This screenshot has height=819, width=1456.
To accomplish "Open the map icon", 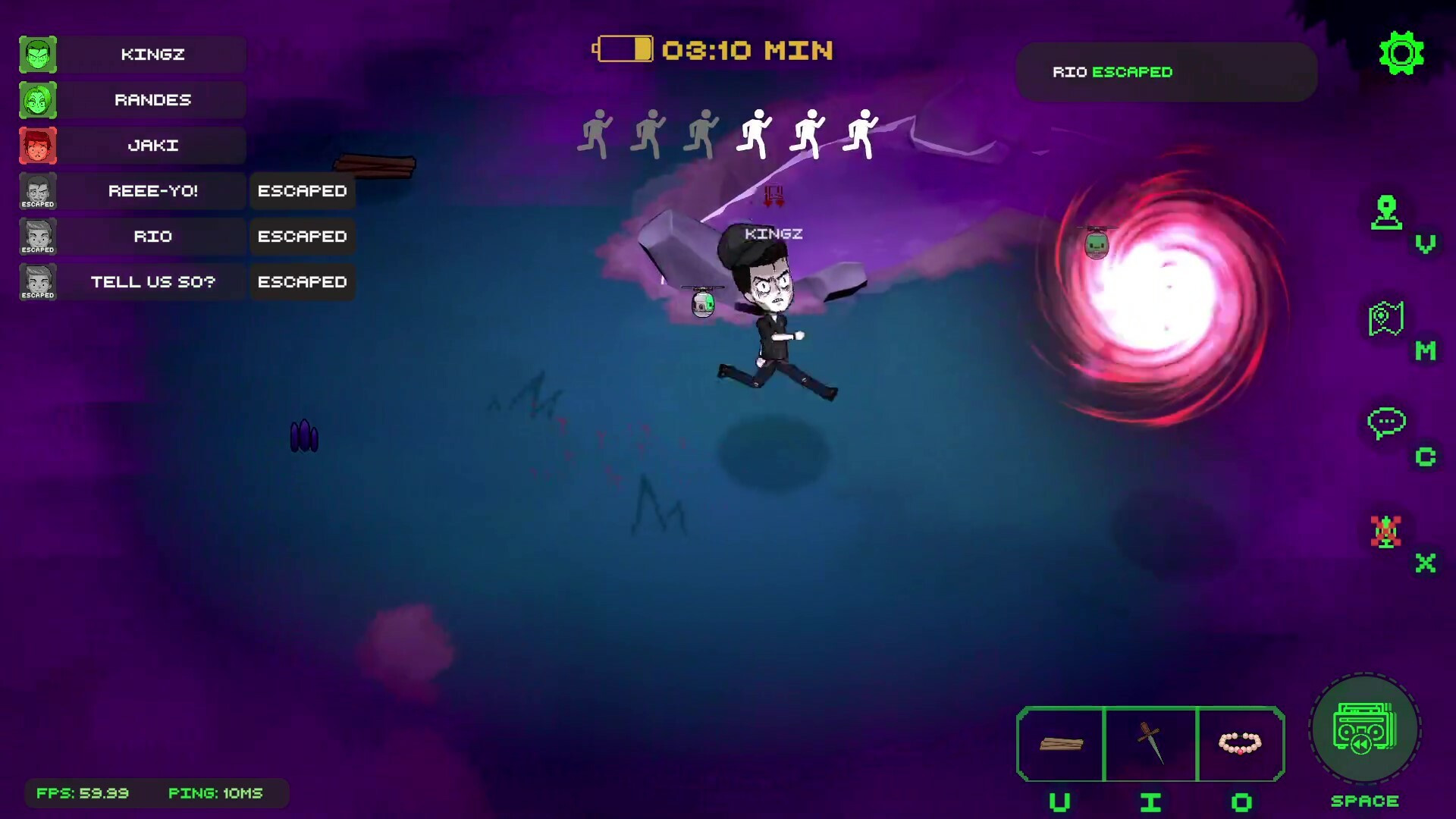I will (x=1386, y=319).
